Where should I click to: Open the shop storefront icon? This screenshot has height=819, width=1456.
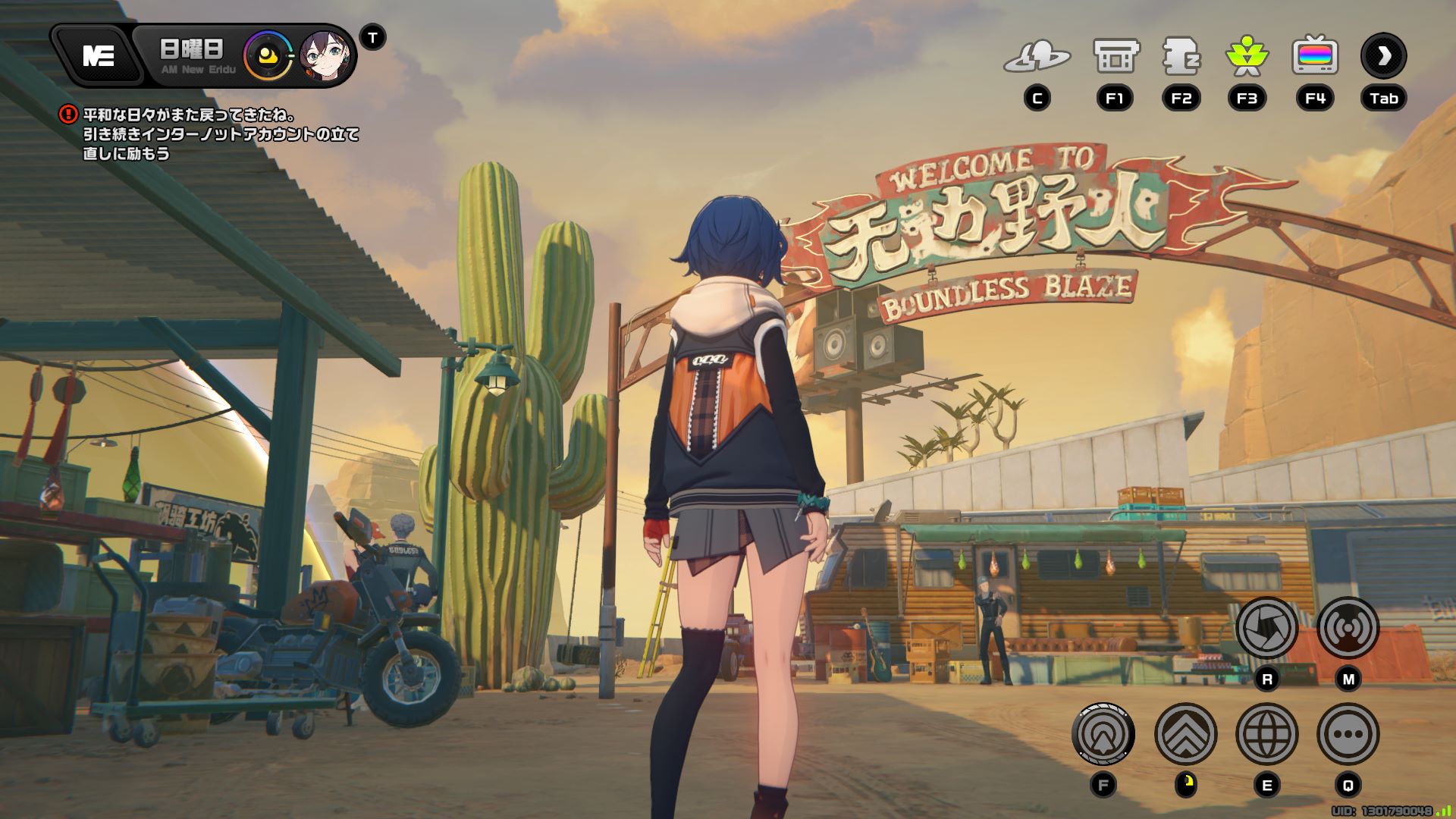point(1116,57)
